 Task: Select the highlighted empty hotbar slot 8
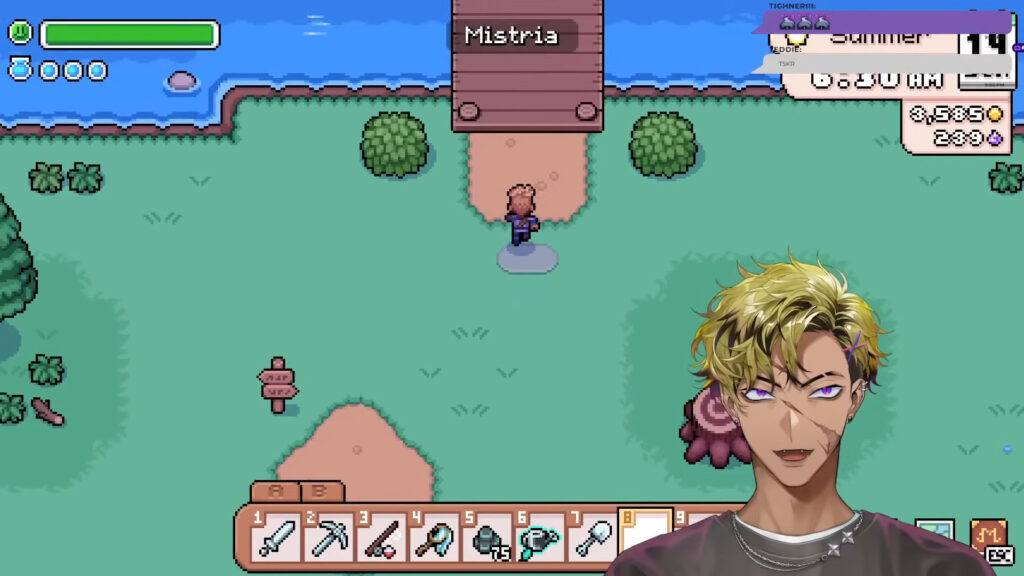pos(643,537)
